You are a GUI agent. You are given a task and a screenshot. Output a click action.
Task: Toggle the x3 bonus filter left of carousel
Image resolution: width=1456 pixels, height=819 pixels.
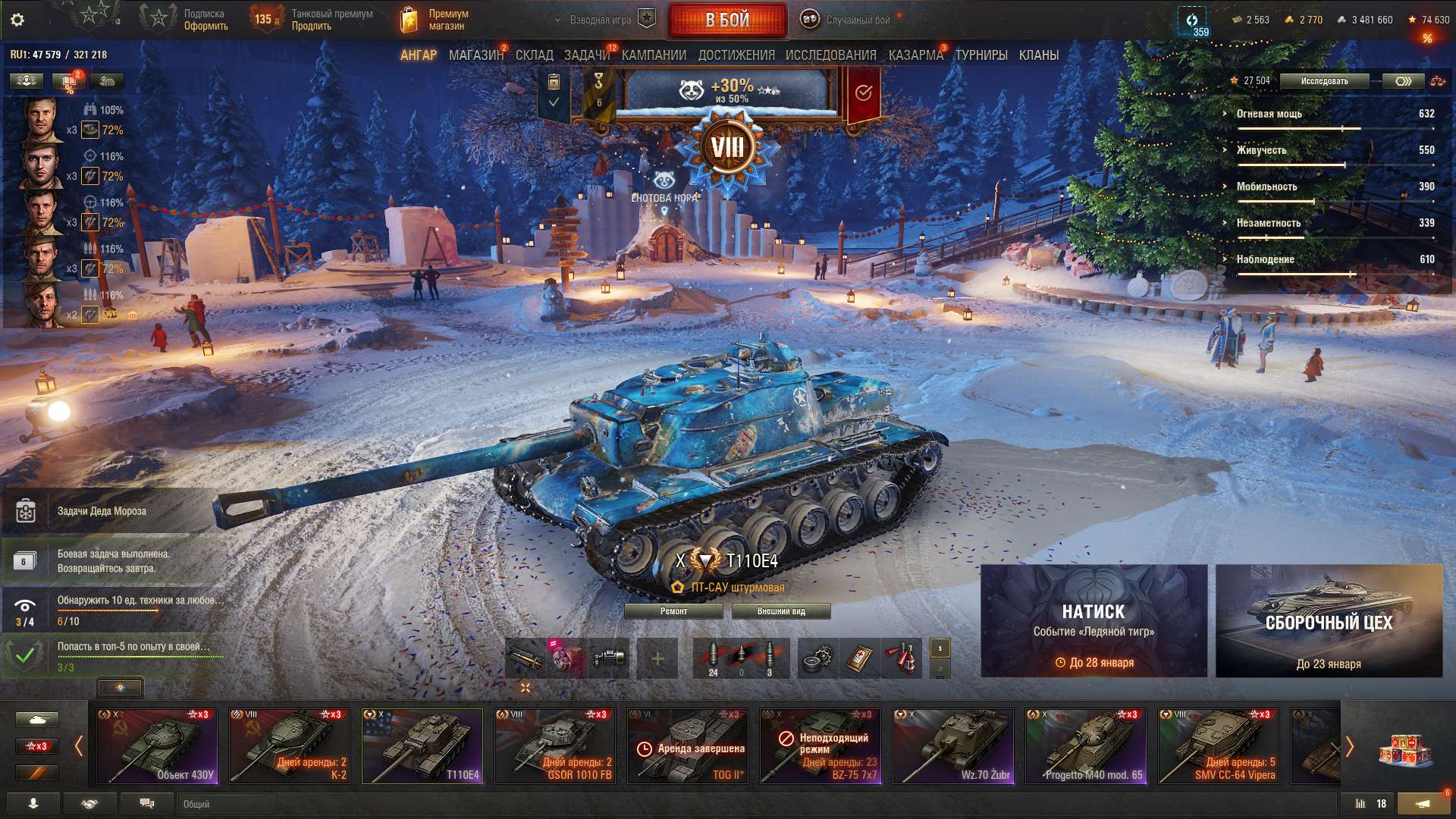pos(36,745)
